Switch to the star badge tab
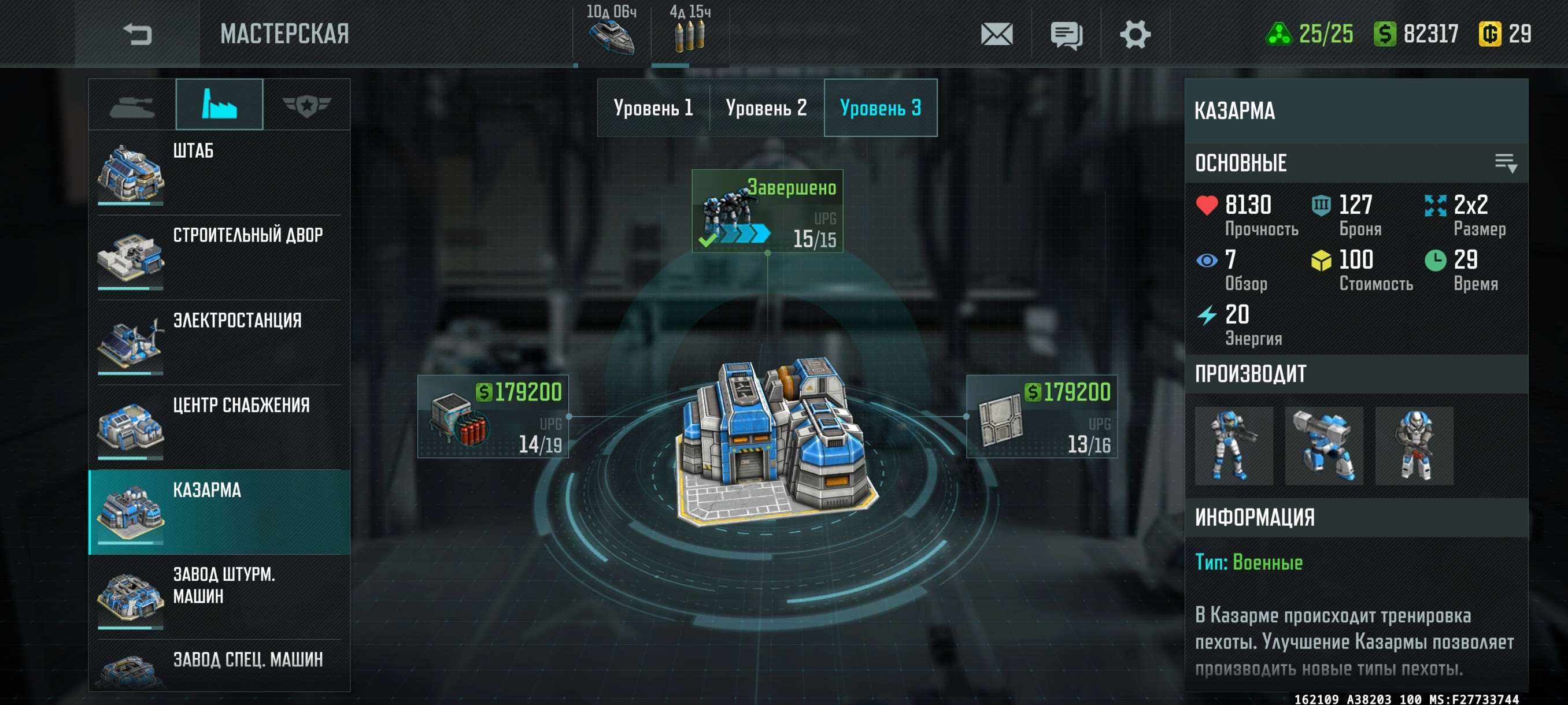Image resolution: width=1568 pixels, height=705 pixels. pyautogui.click(x=306, y=105)
